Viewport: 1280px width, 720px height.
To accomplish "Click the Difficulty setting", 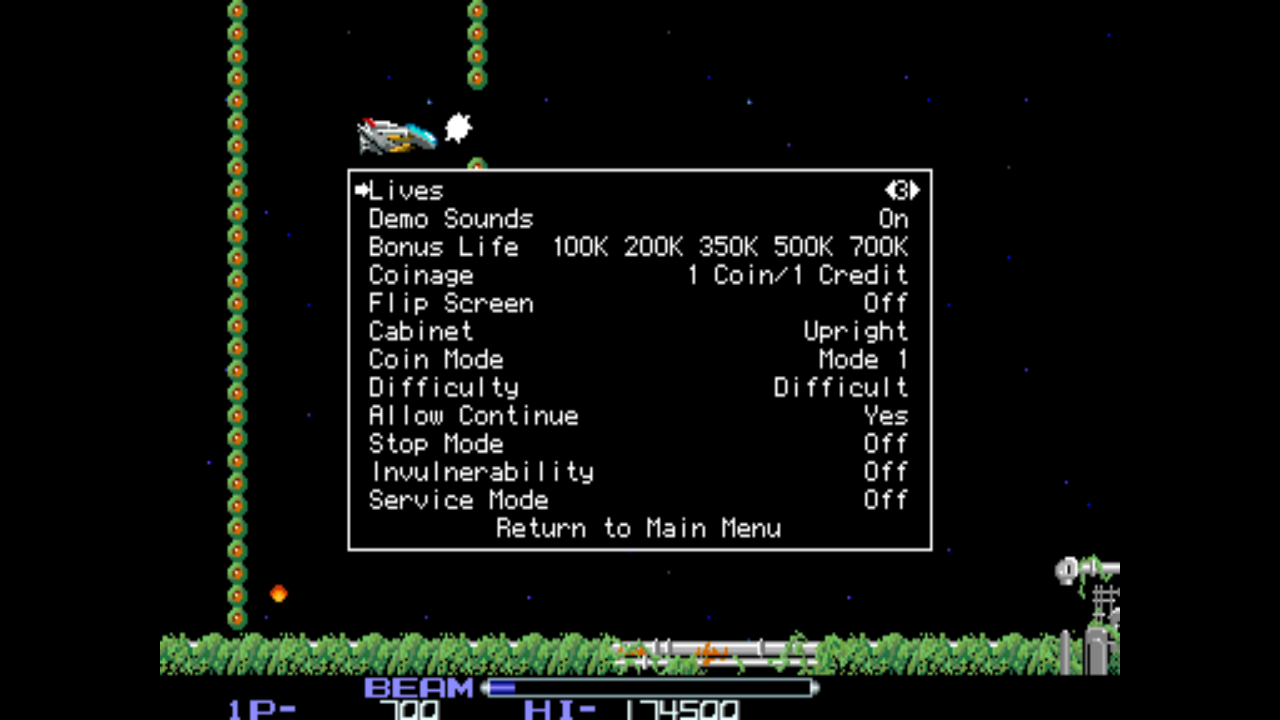I will 444,387.
